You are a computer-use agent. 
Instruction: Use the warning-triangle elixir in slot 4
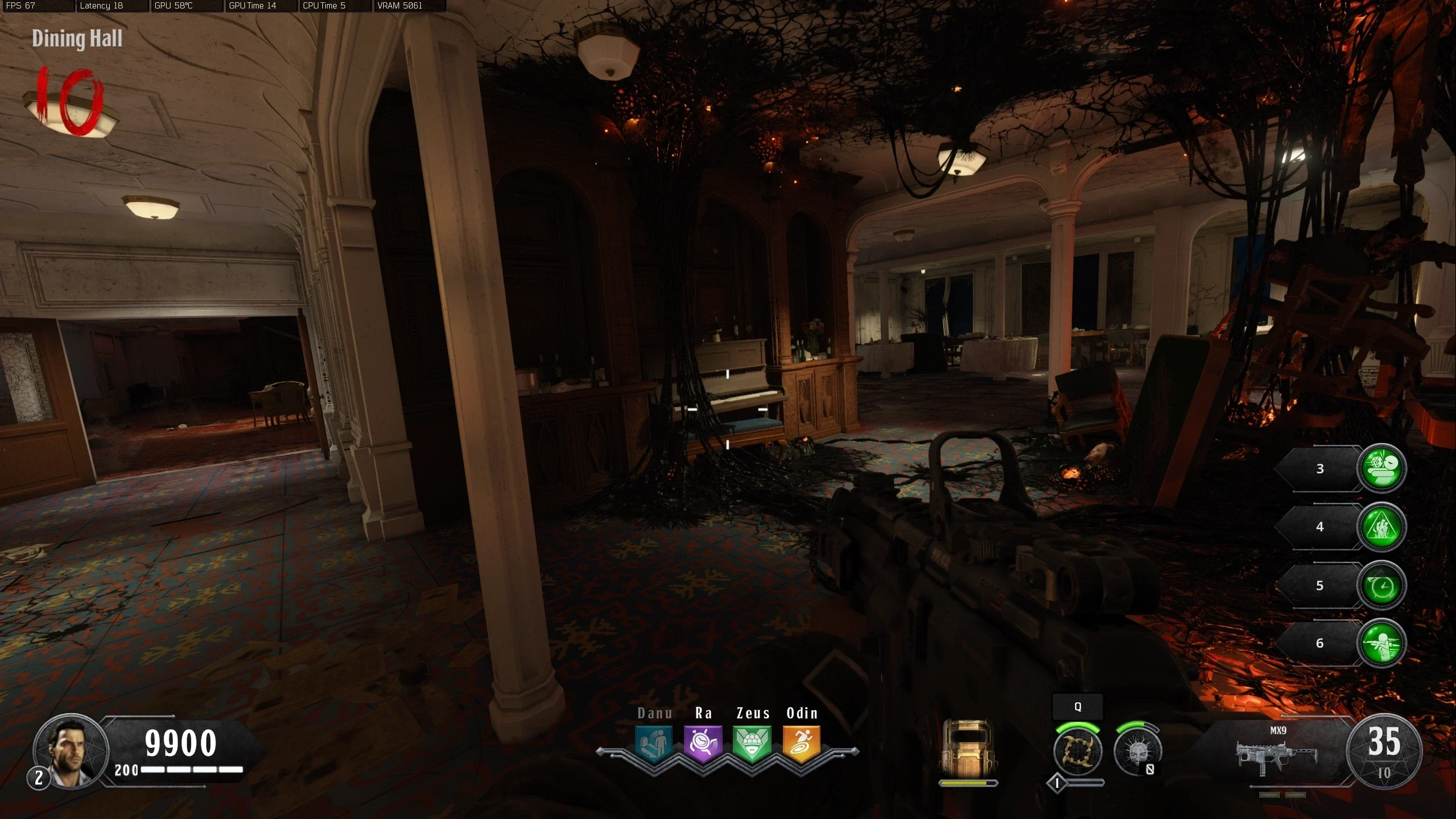1382,527
